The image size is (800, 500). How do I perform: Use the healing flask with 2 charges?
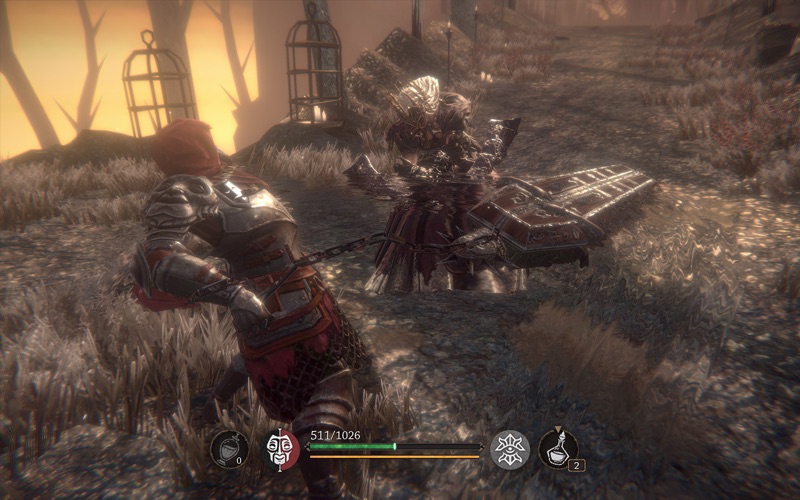coord(558,448)
